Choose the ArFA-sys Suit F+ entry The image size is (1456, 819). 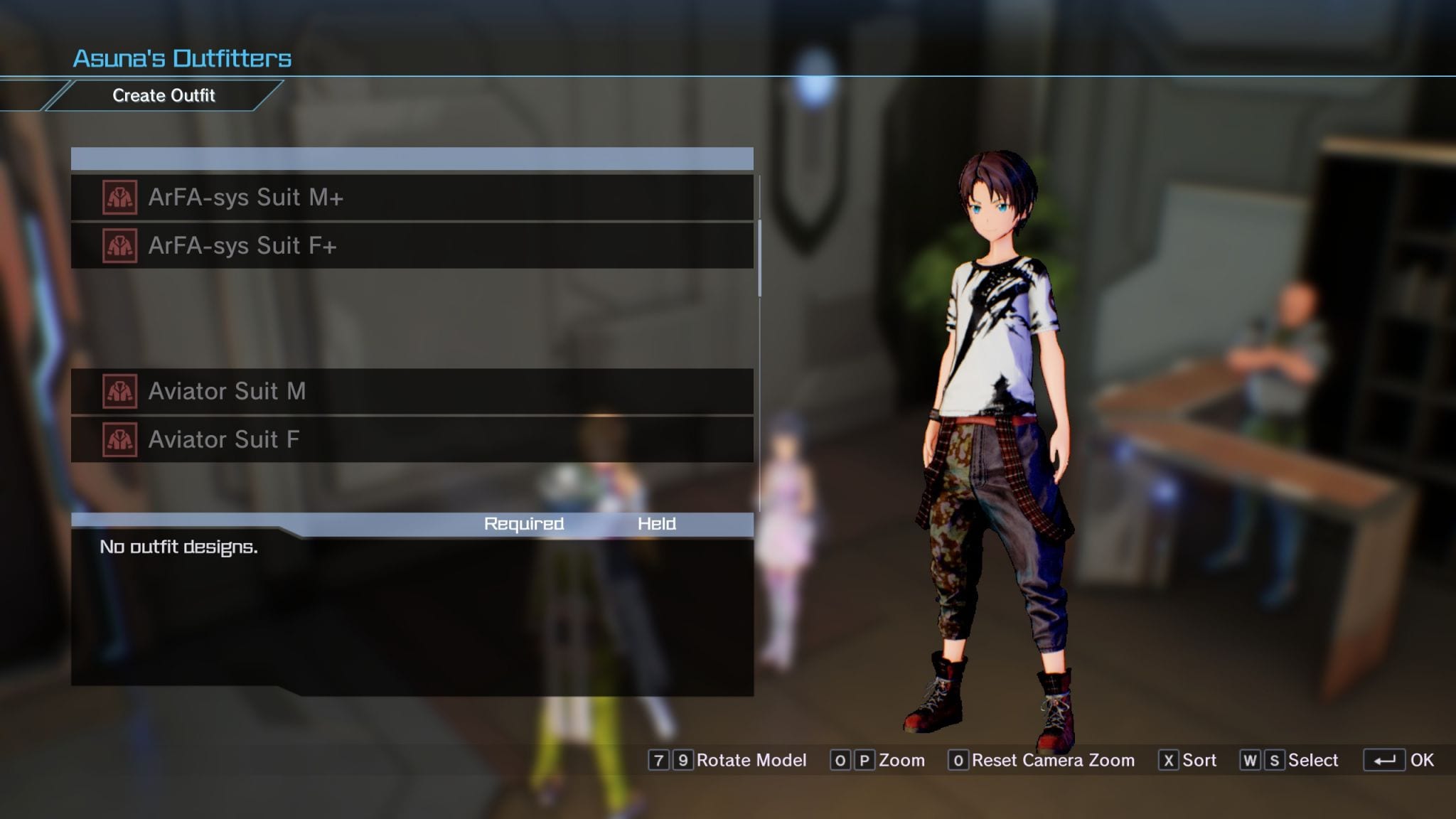(411, 246)
